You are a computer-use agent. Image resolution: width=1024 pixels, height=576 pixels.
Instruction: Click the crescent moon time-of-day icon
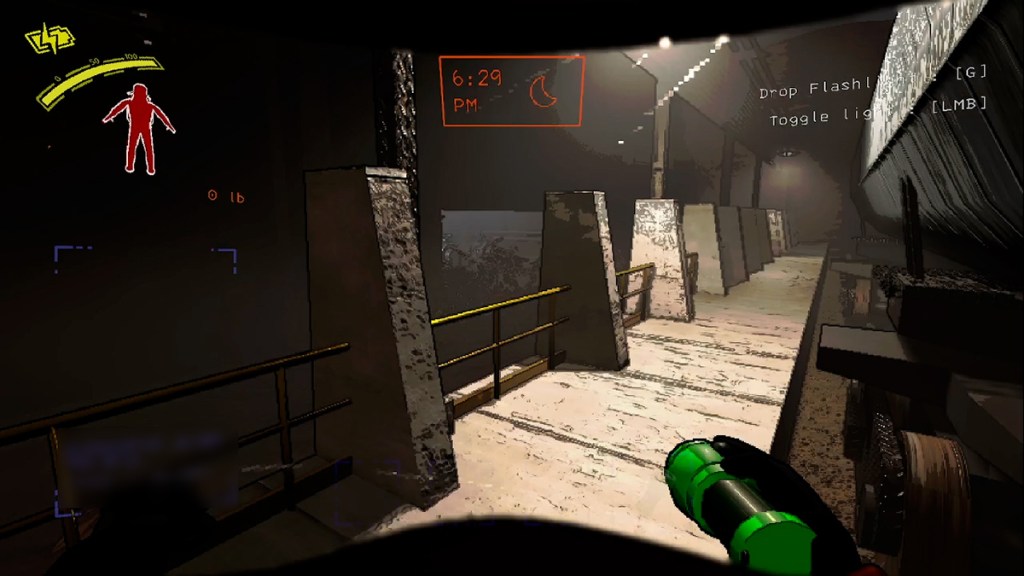pos(544,92)
